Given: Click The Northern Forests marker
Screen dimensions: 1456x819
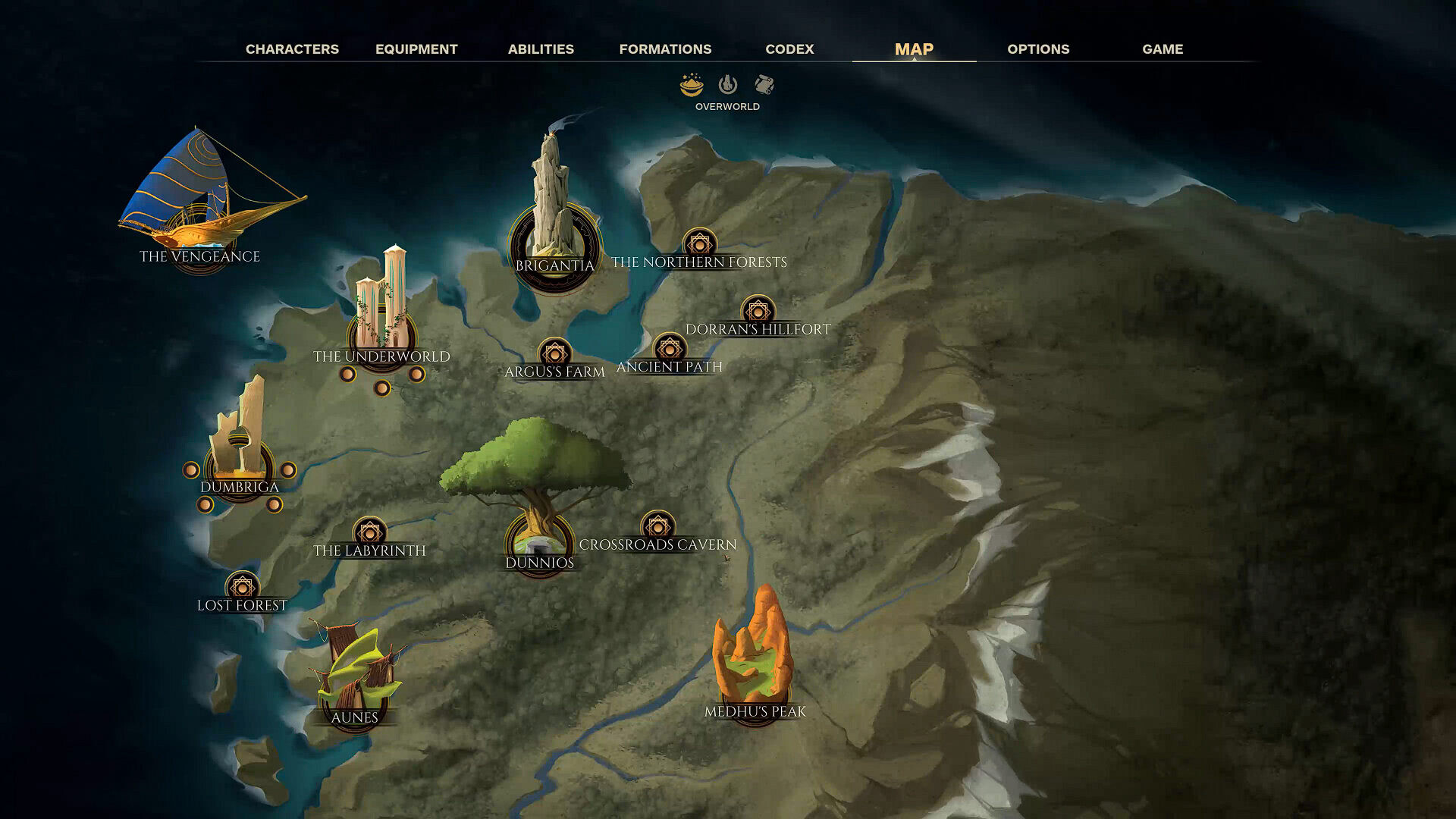Looking at the screenshot, I should coord(699,245).
